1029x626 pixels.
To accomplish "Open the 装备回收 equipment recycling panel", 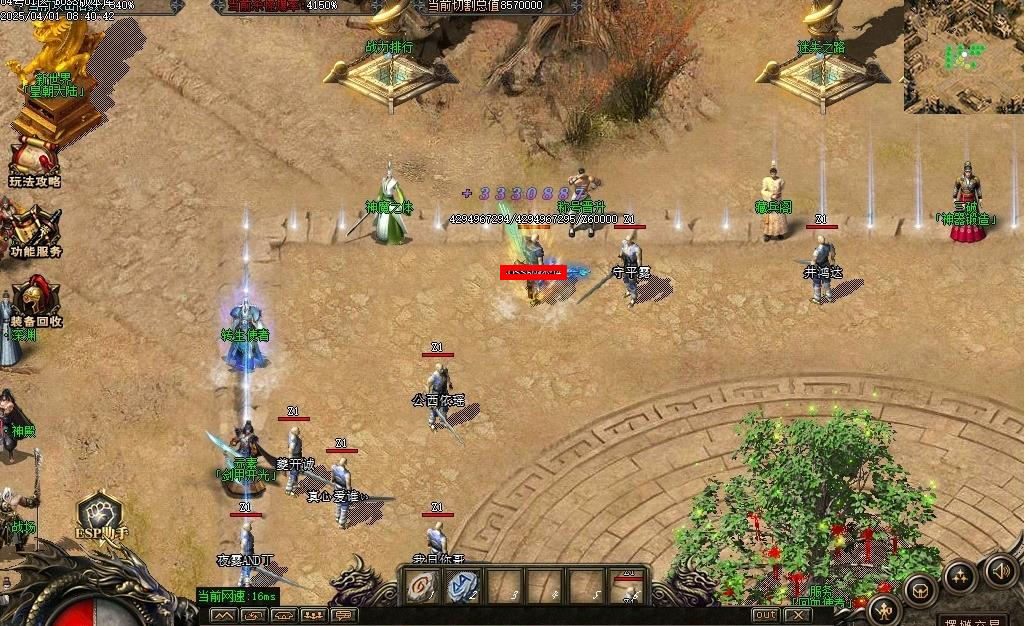I will coord(36,299).
